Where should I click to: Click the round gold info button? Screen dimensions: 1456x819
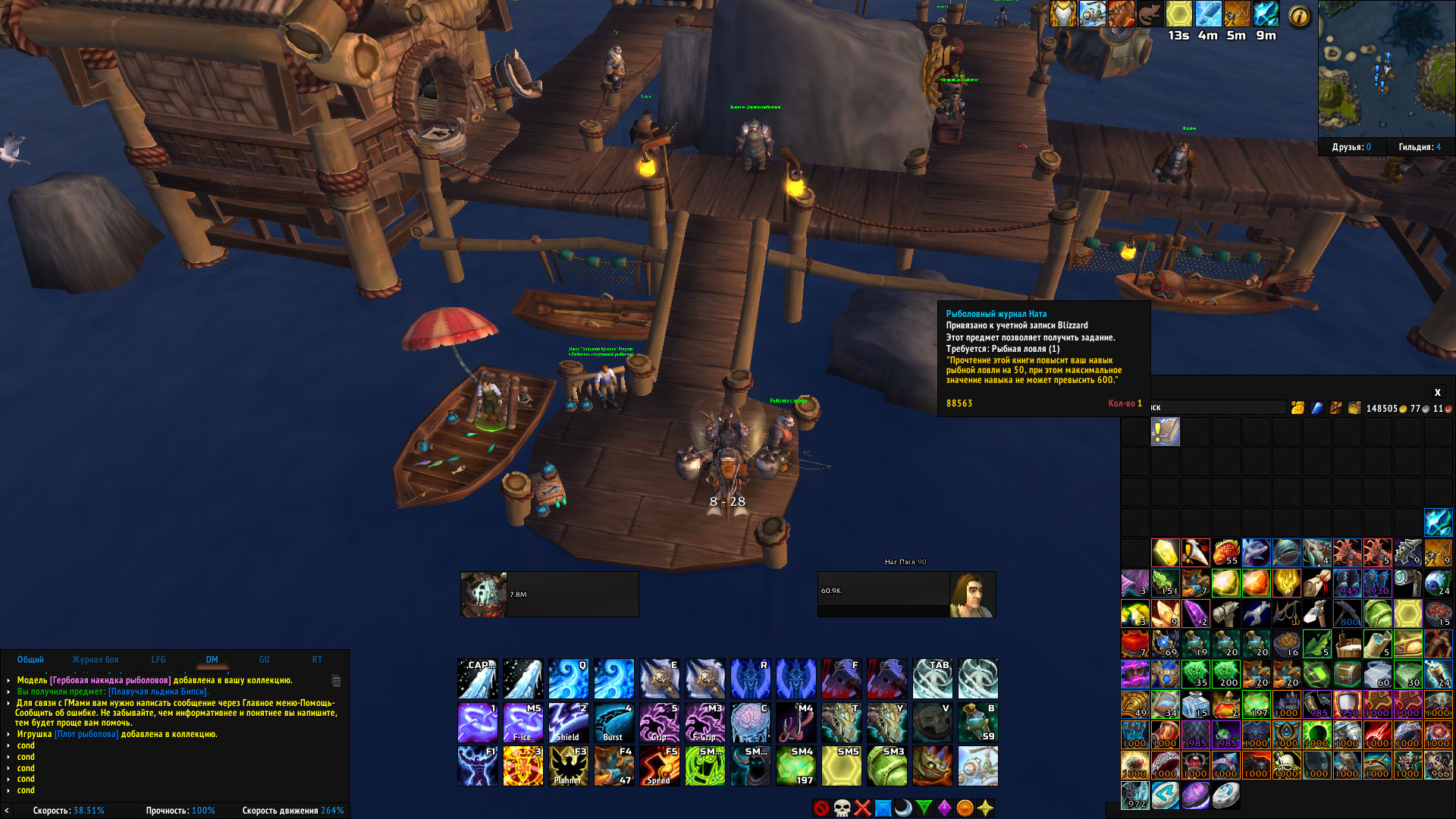click(x=1299, y=16)
